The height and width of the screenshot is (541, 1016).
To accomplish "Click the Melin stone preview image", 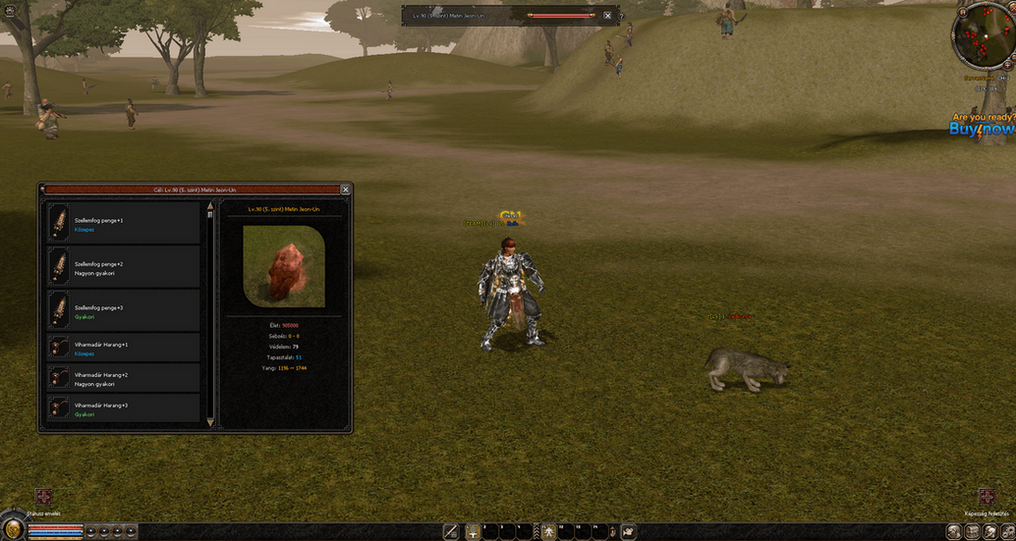I will pos(283,266).
